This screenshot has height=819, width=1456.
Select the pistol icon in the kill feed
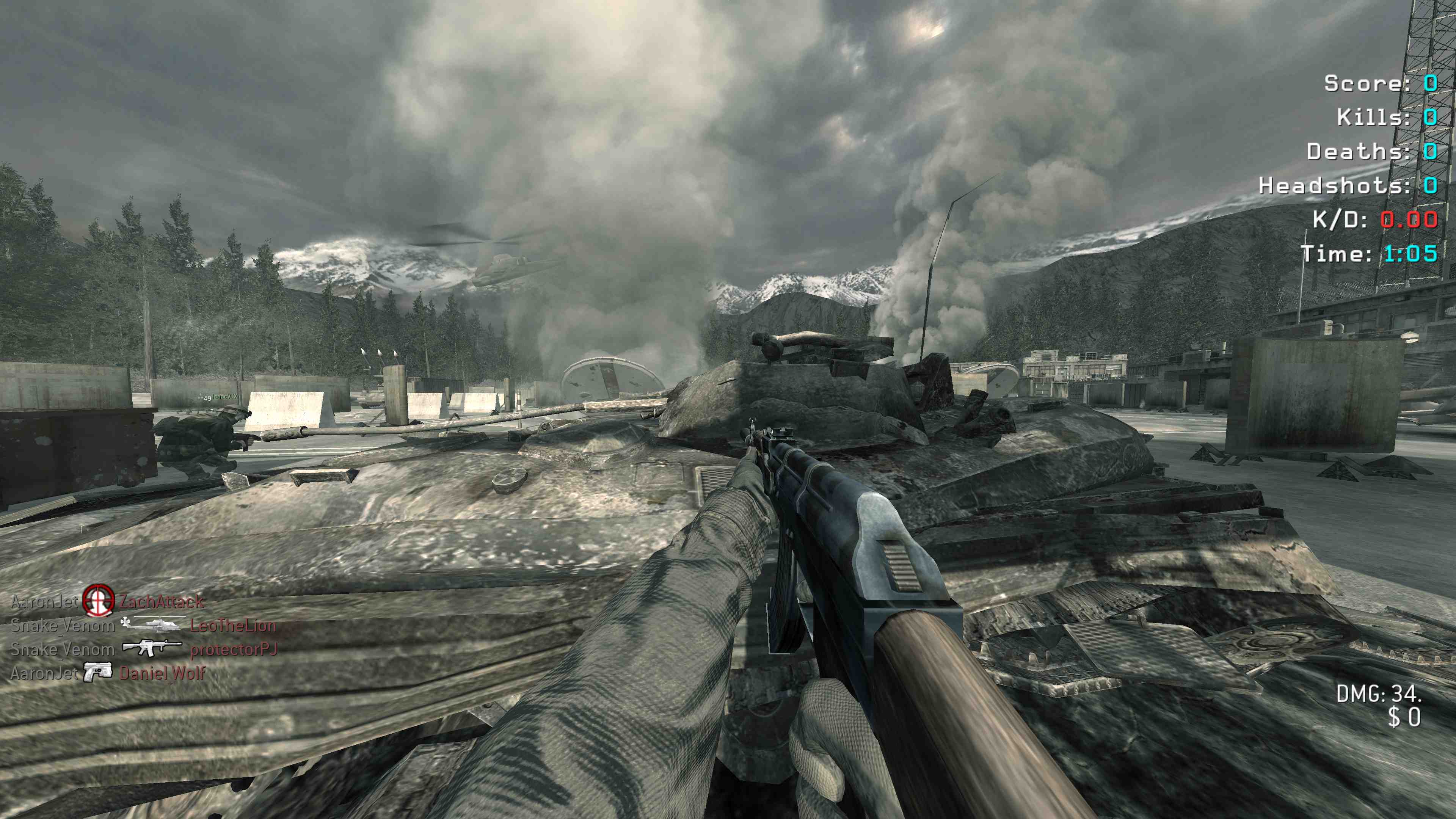pos(98,673)
